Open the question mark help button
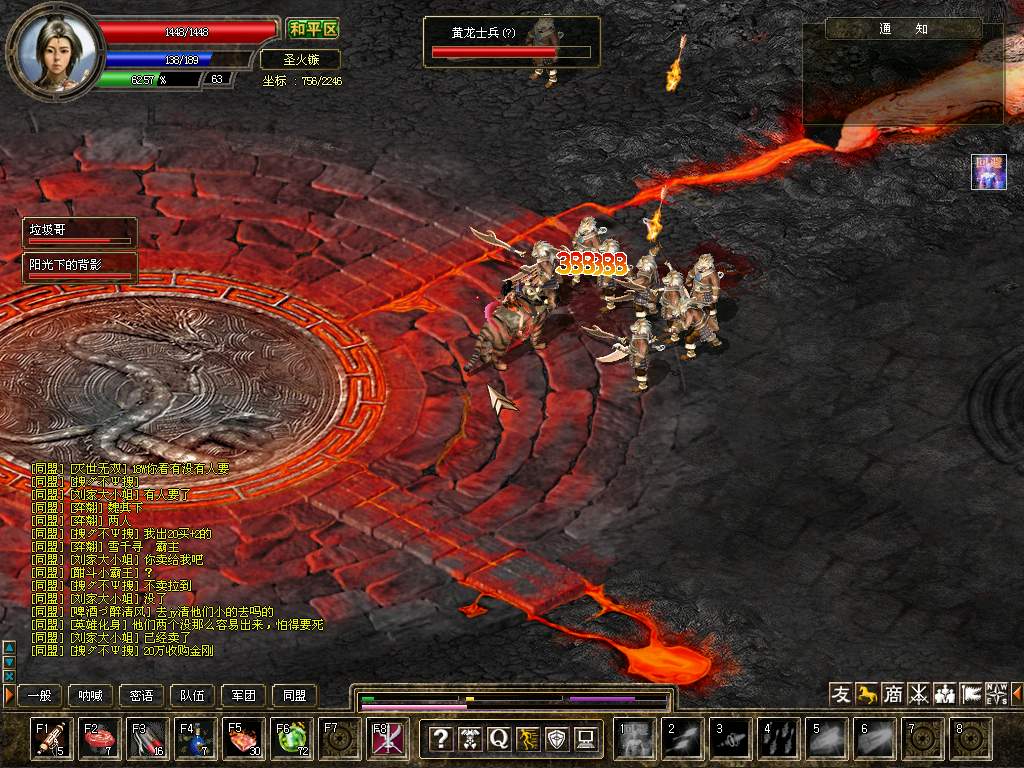1024x768 pixels. pos(441,739)
